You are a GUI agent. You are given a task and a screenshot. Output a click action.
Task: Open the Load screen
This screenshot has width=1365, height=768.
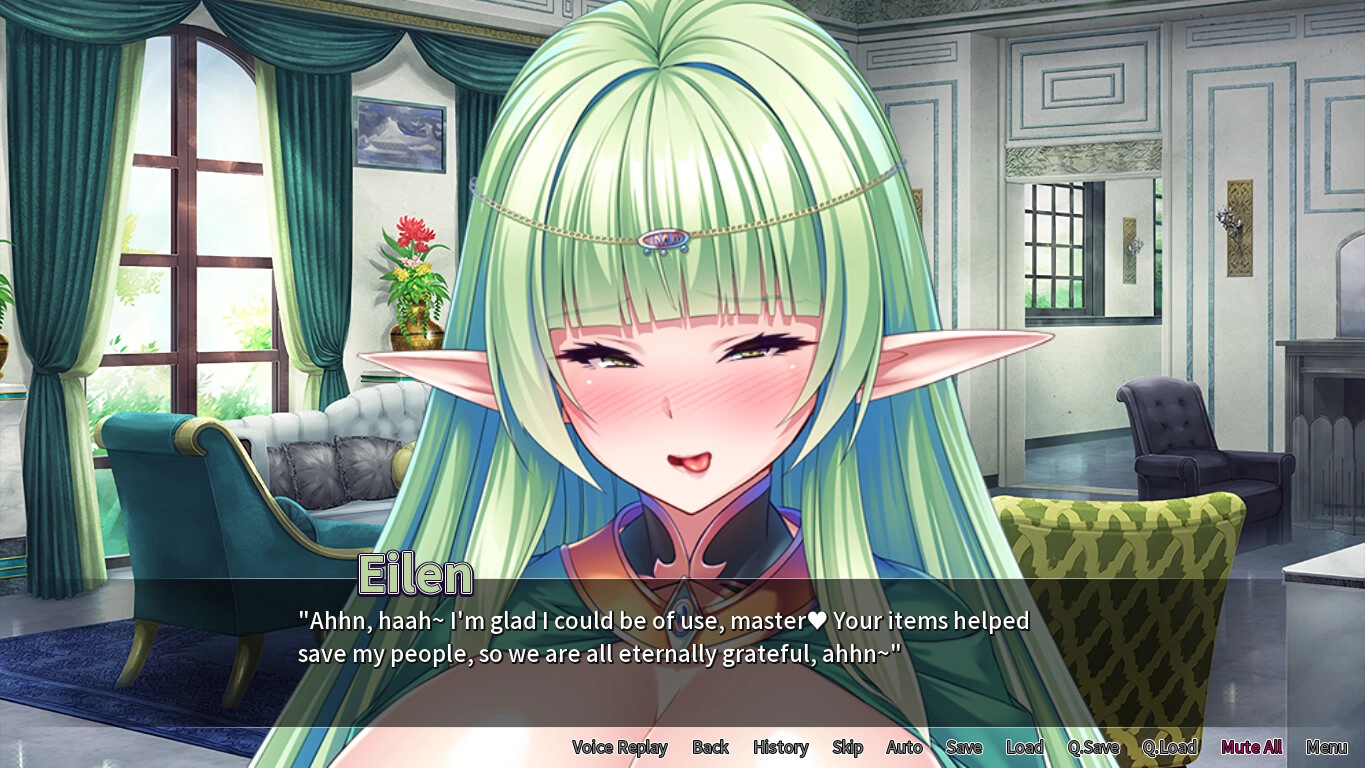click(1024, 747)
